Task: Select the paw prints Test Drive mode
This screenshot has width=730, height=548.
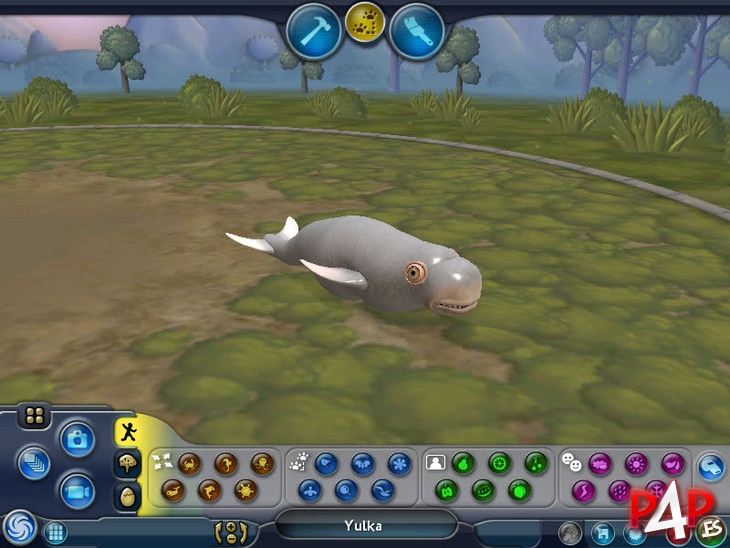Action: (365, 24)
